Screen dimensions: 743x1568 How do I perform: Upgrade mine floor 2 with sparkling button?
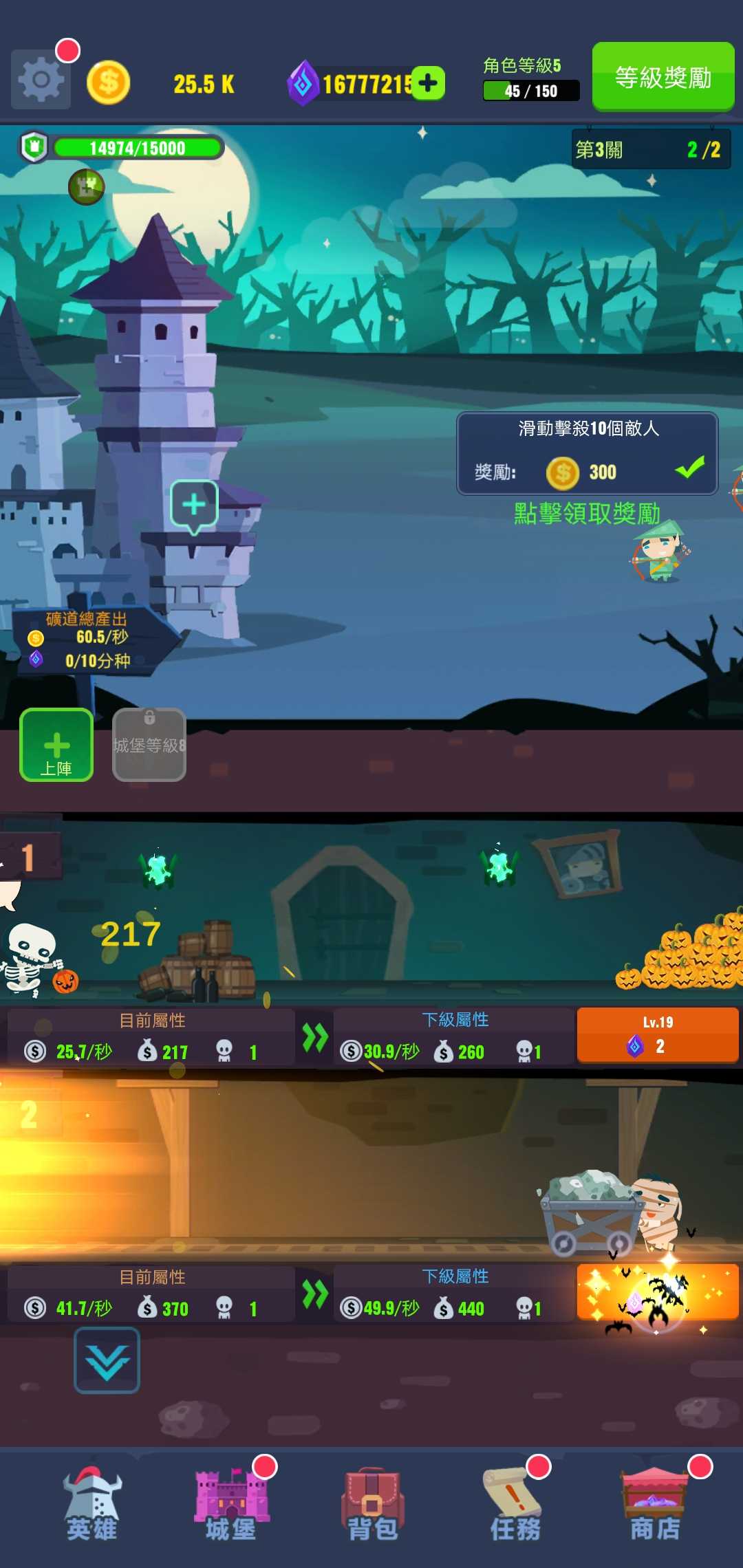[x=657, y=1292]
